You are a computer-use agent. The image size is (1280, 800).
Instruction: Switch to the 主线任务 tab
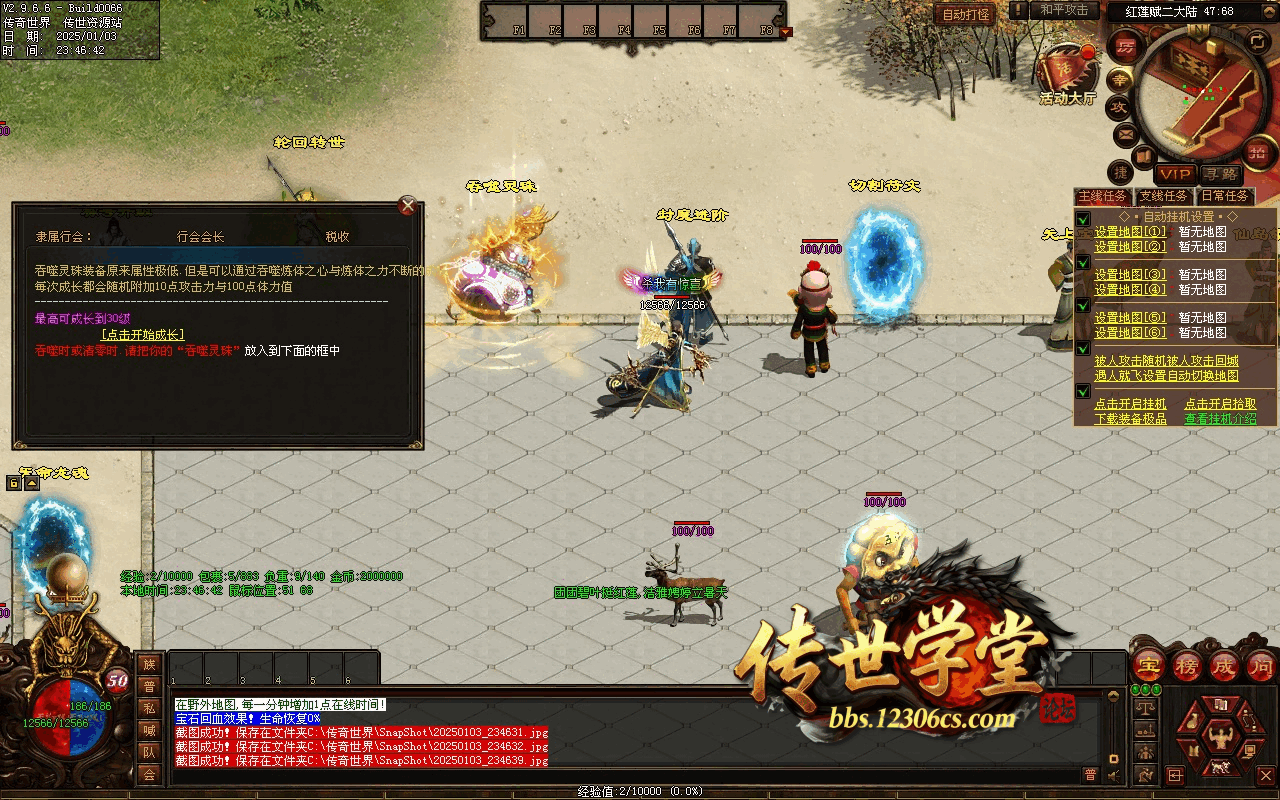(1103, 197)
